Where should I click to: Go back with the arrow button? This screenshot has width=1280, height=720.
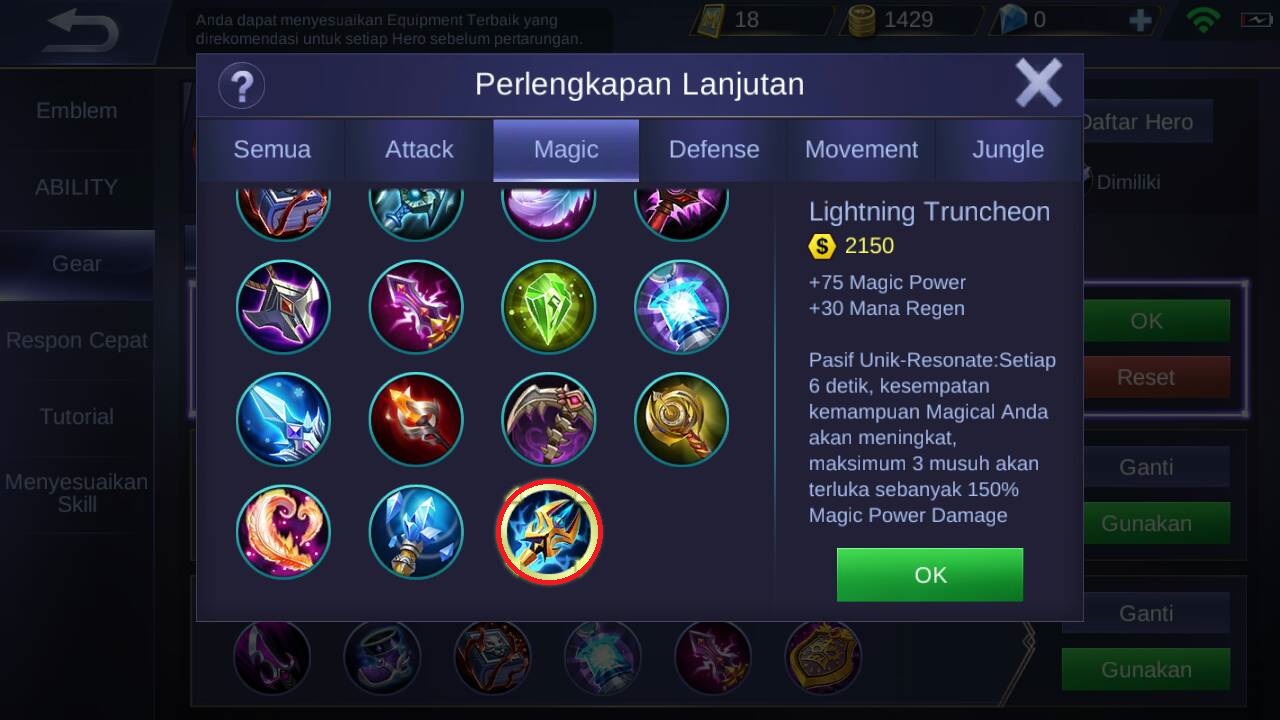coord(83,32)
